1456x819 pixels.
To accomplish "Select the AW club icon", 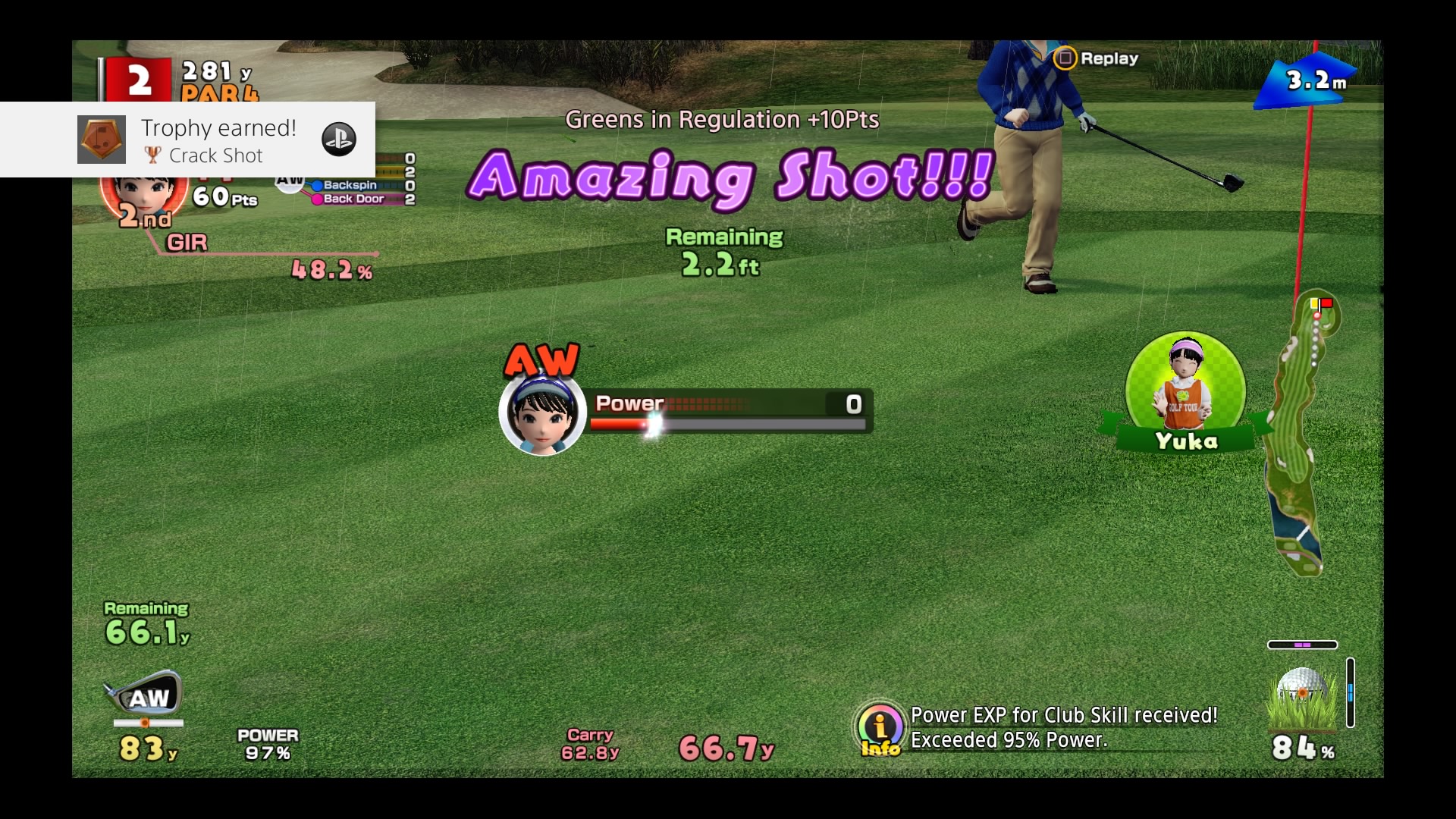I will (144, 695).
